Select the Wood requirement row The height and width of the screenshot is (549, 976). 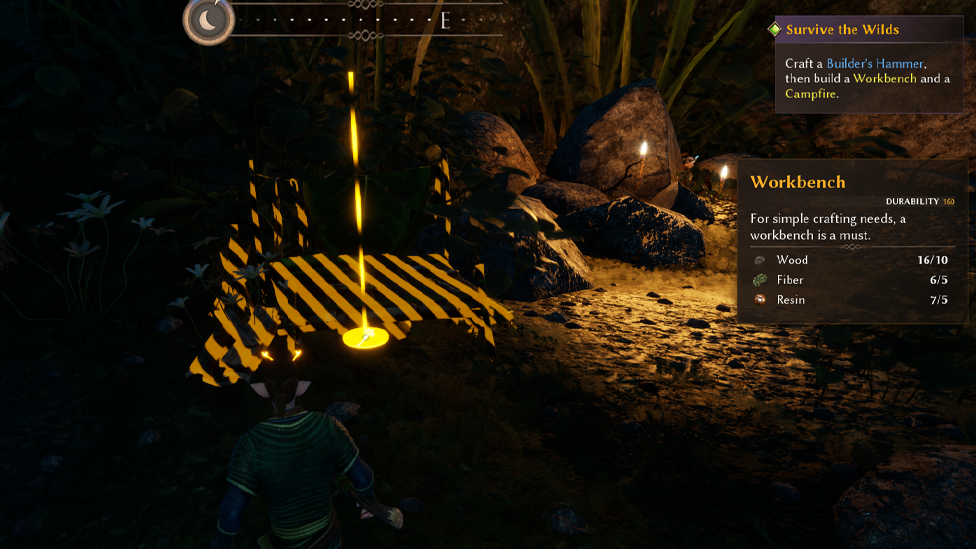click(853, 260)
